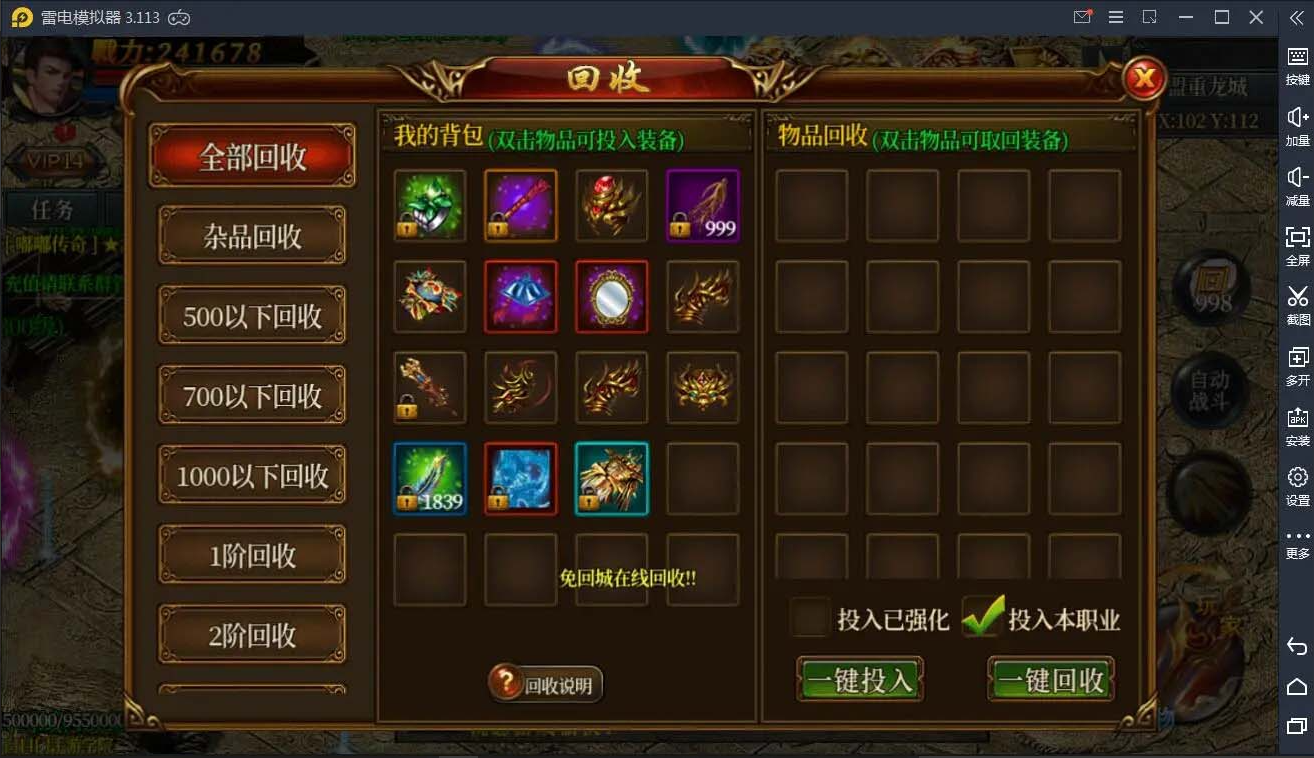Viewport: 1314px width, 758px height.
Task: Select the 全部回收 category
Action: coord(252,157)
